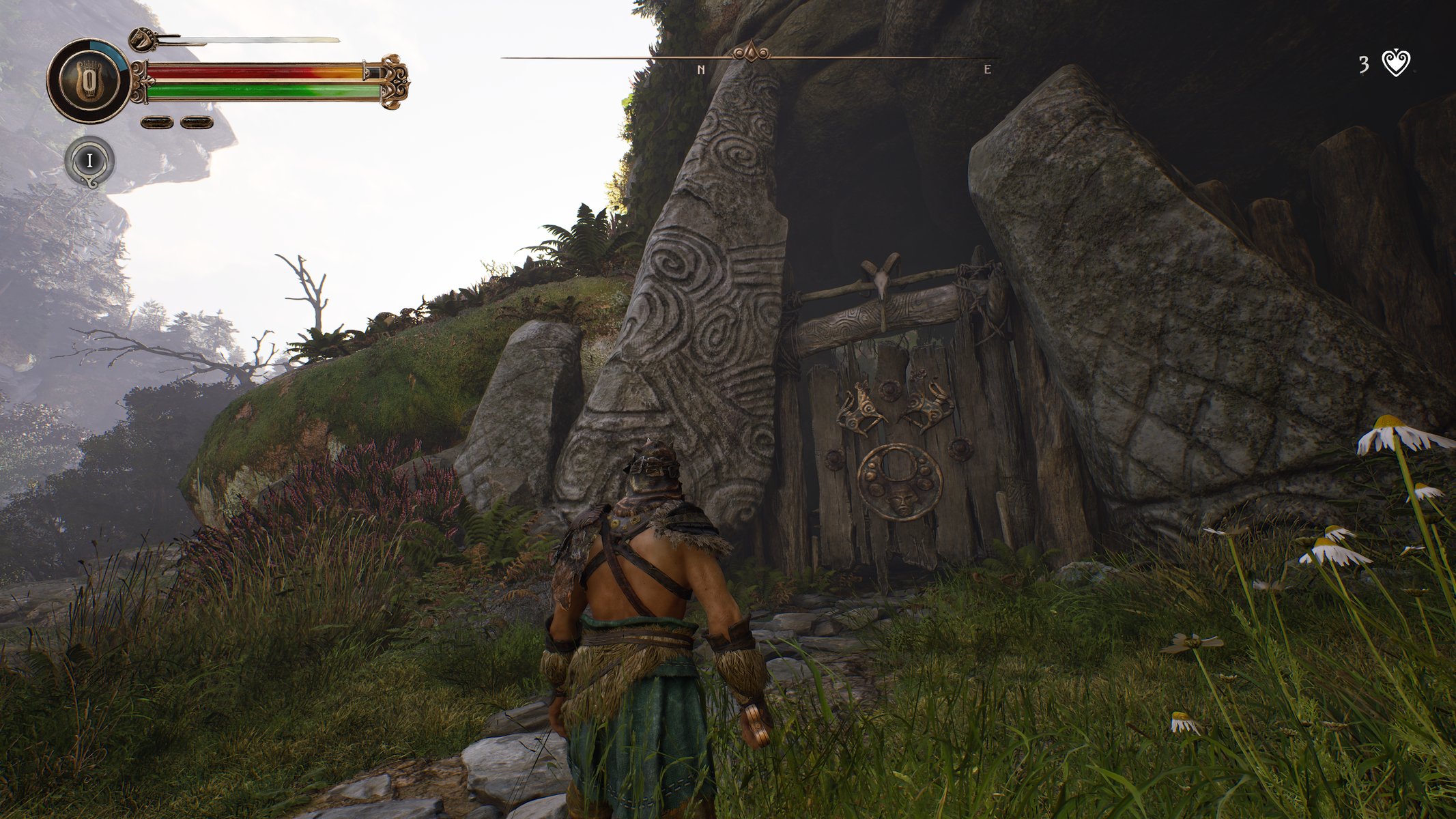Select the Roman numeral I slot icon
This screenshot has width=1456, height=819.
tap(89, 161)
